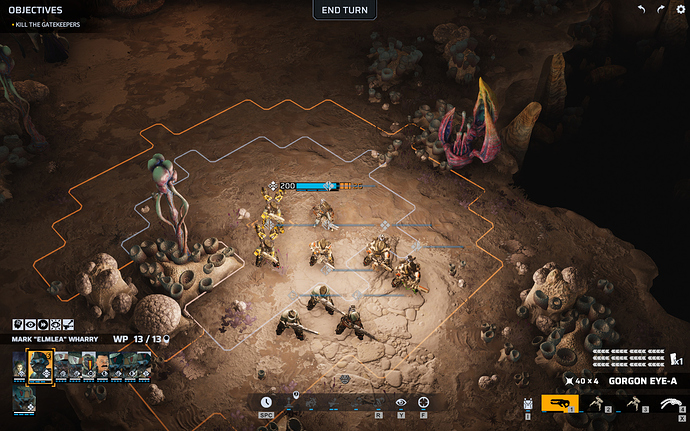Activate the crosshair aim ability

(423, 402)
